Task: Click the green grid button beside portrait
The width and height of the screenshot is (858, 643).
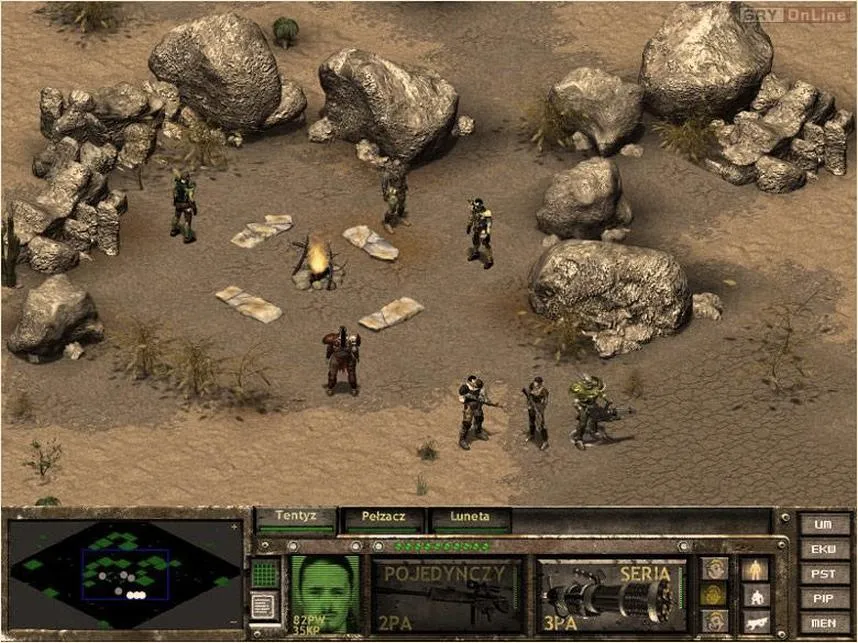Action: tap(264, 573)
